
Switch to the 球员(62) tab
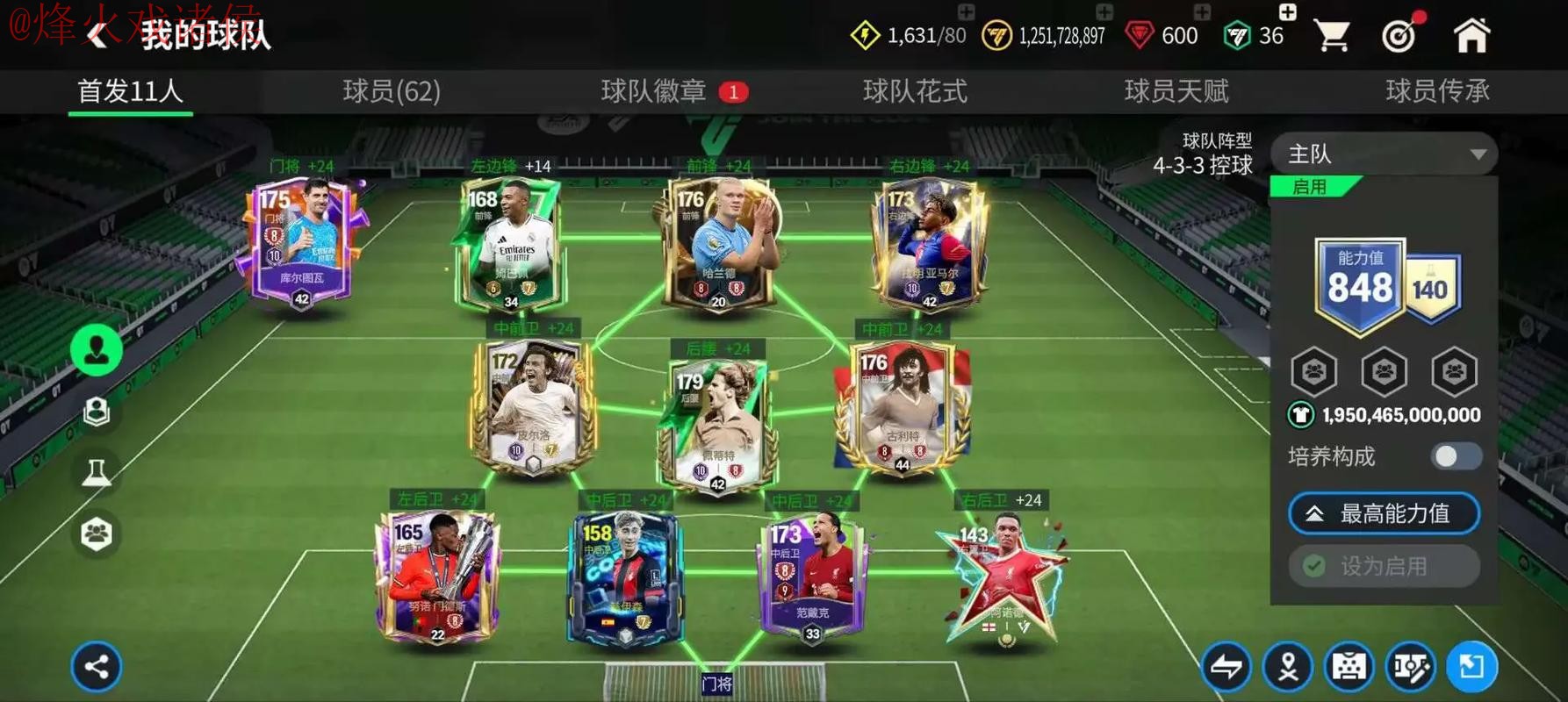pos(392,91)
